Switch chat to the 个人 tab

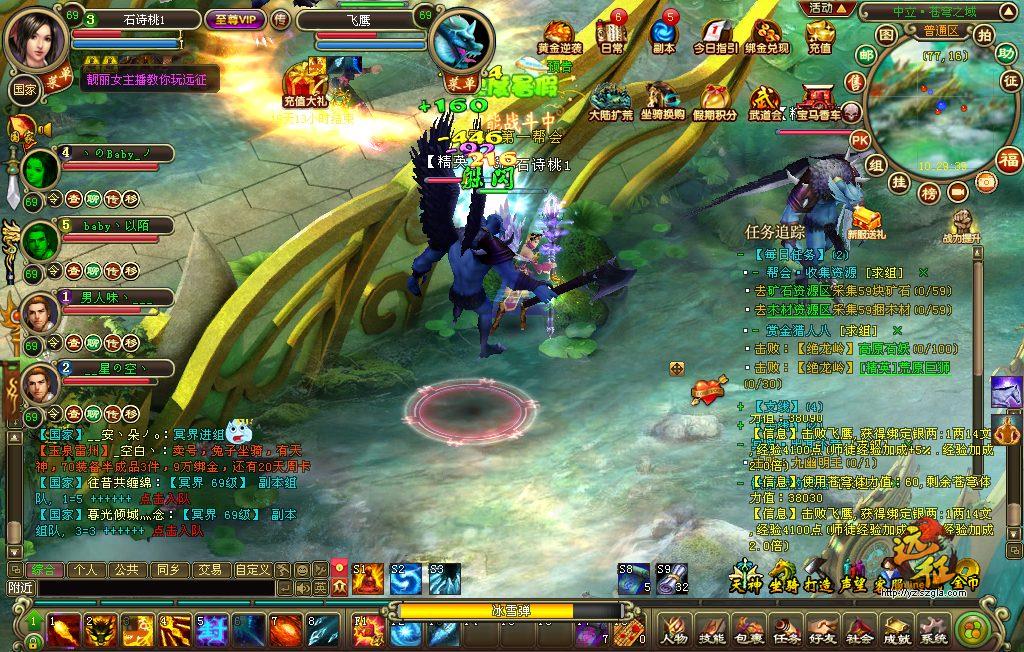point(86,570)
